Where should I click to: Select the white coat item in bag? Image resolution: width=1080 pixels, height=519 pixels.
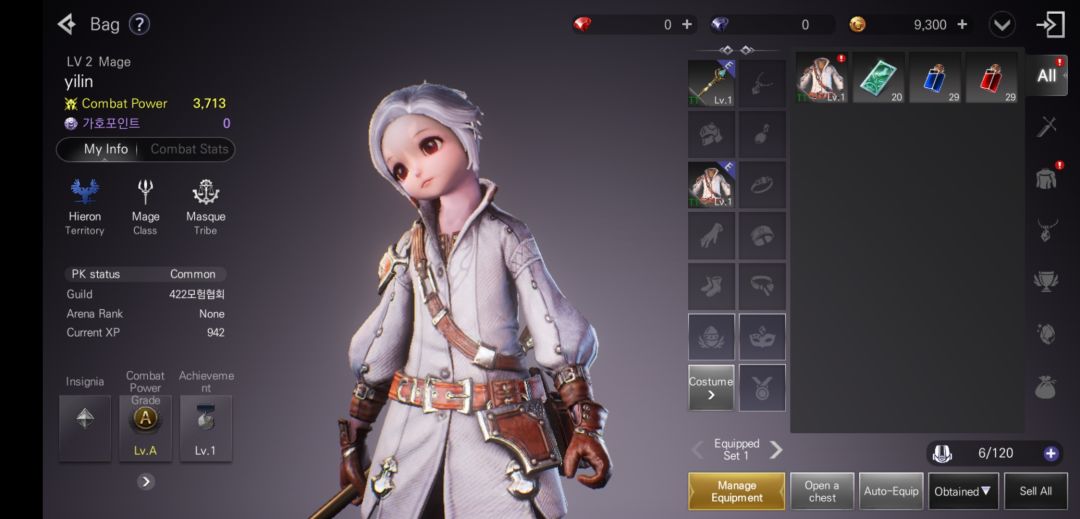822,78
